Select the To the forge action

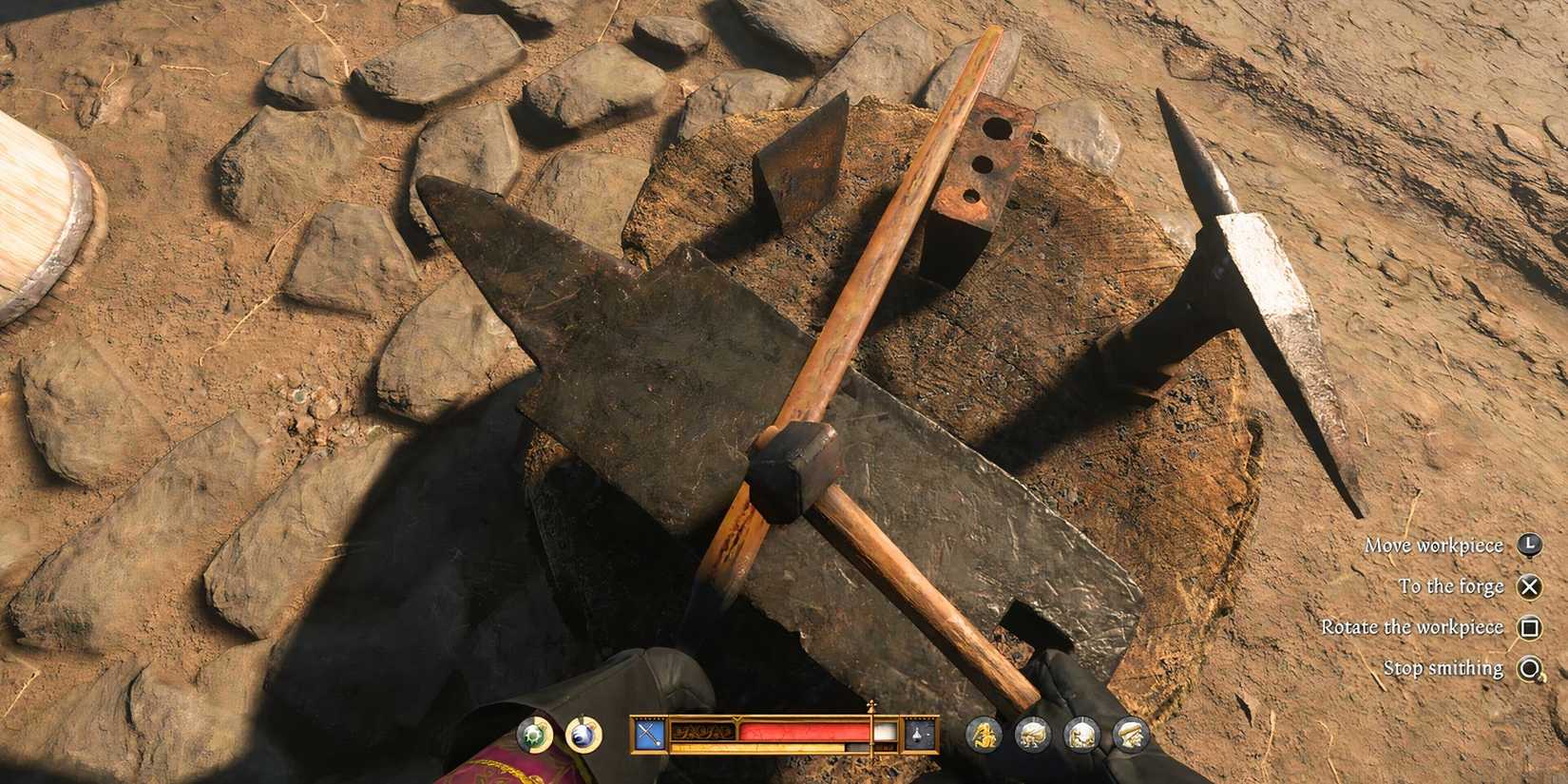coord(1451,586)
